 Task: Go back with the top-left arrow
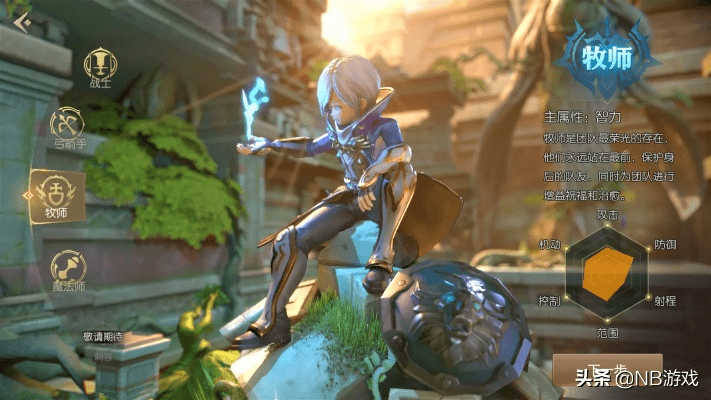tap(22, 21)
